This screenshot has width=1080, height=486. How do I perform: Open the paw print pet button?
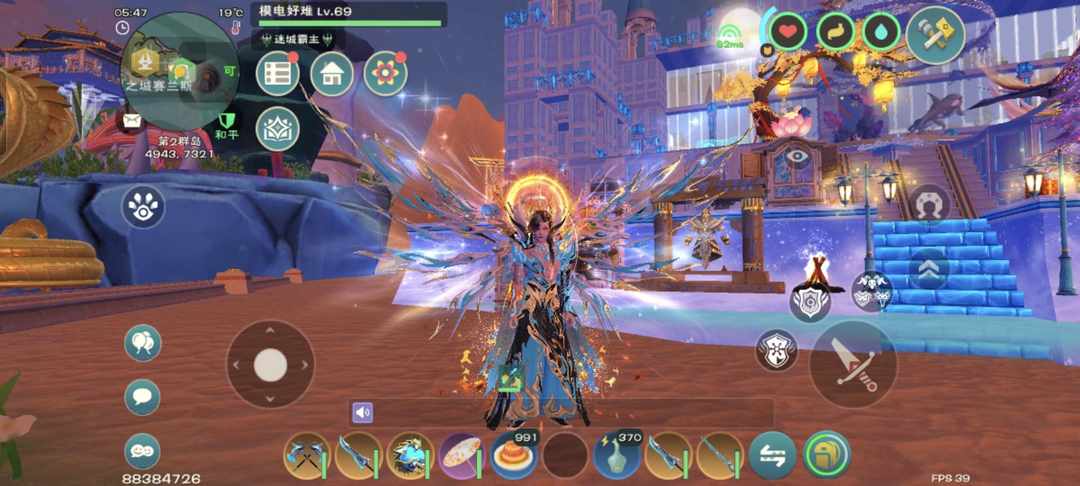coord(143,207)
